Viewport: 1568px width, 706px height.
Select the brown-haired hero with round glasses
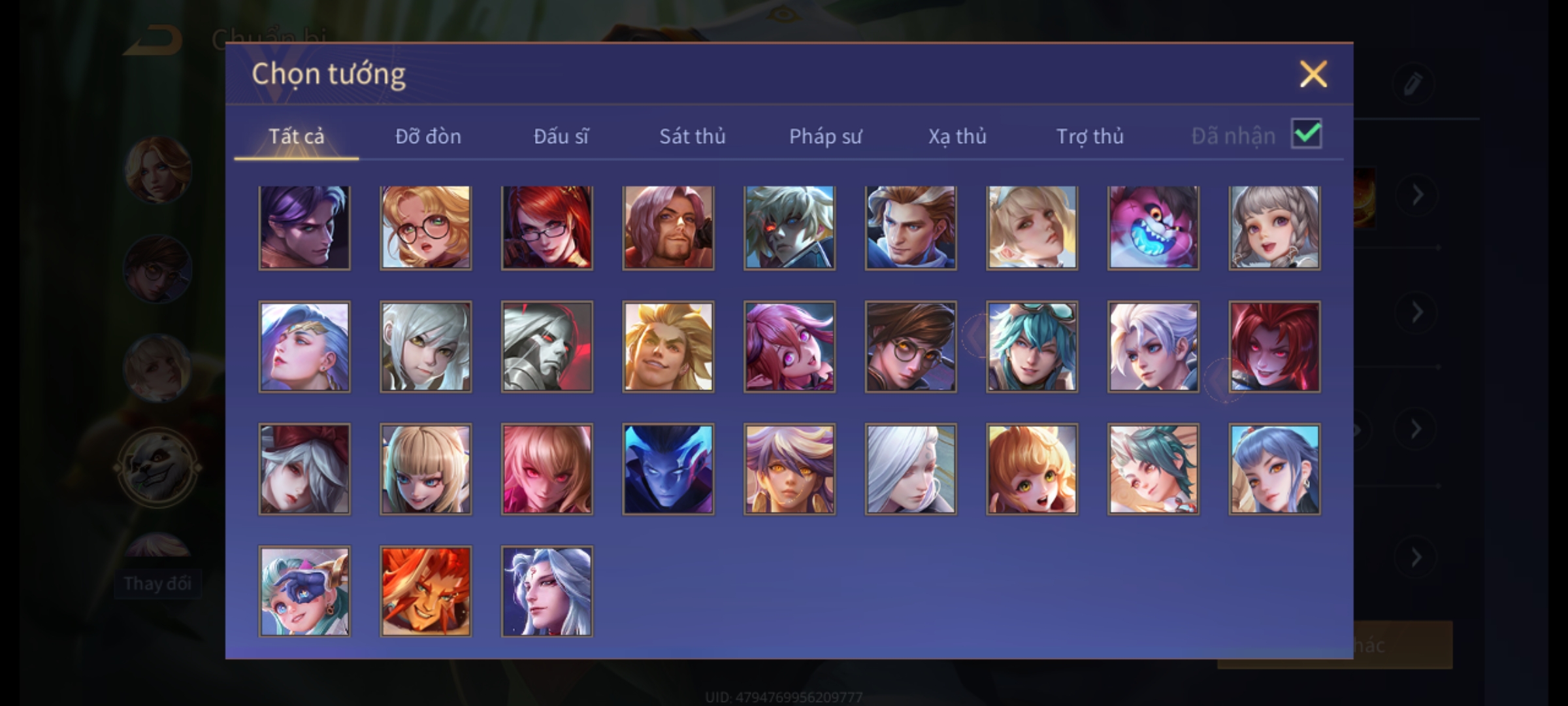coord(910,346)
